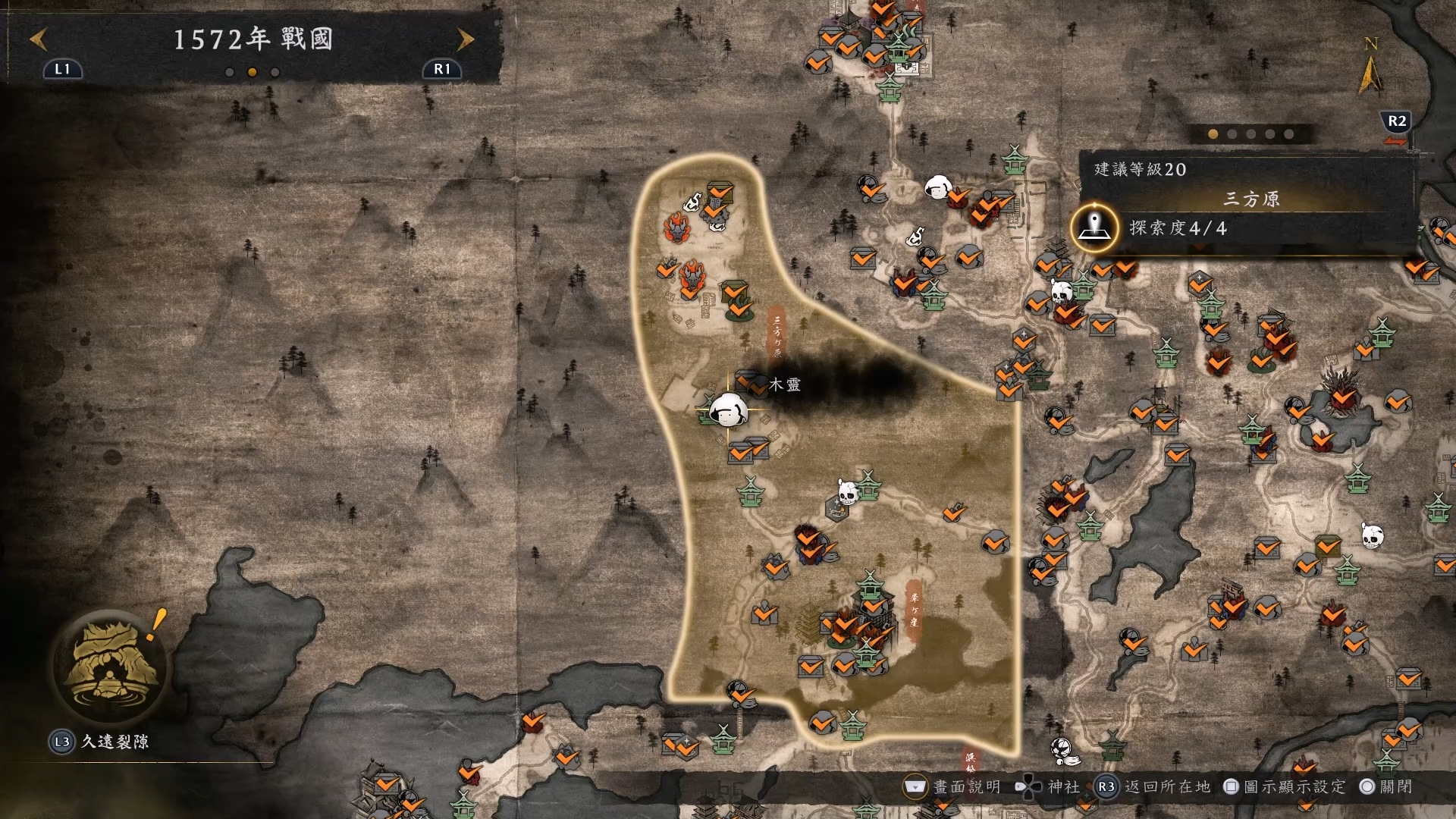This screenshot has height=819, width=1456.
Task: Open the 久遠裂隙 emblem
Action: coord(112,665)
